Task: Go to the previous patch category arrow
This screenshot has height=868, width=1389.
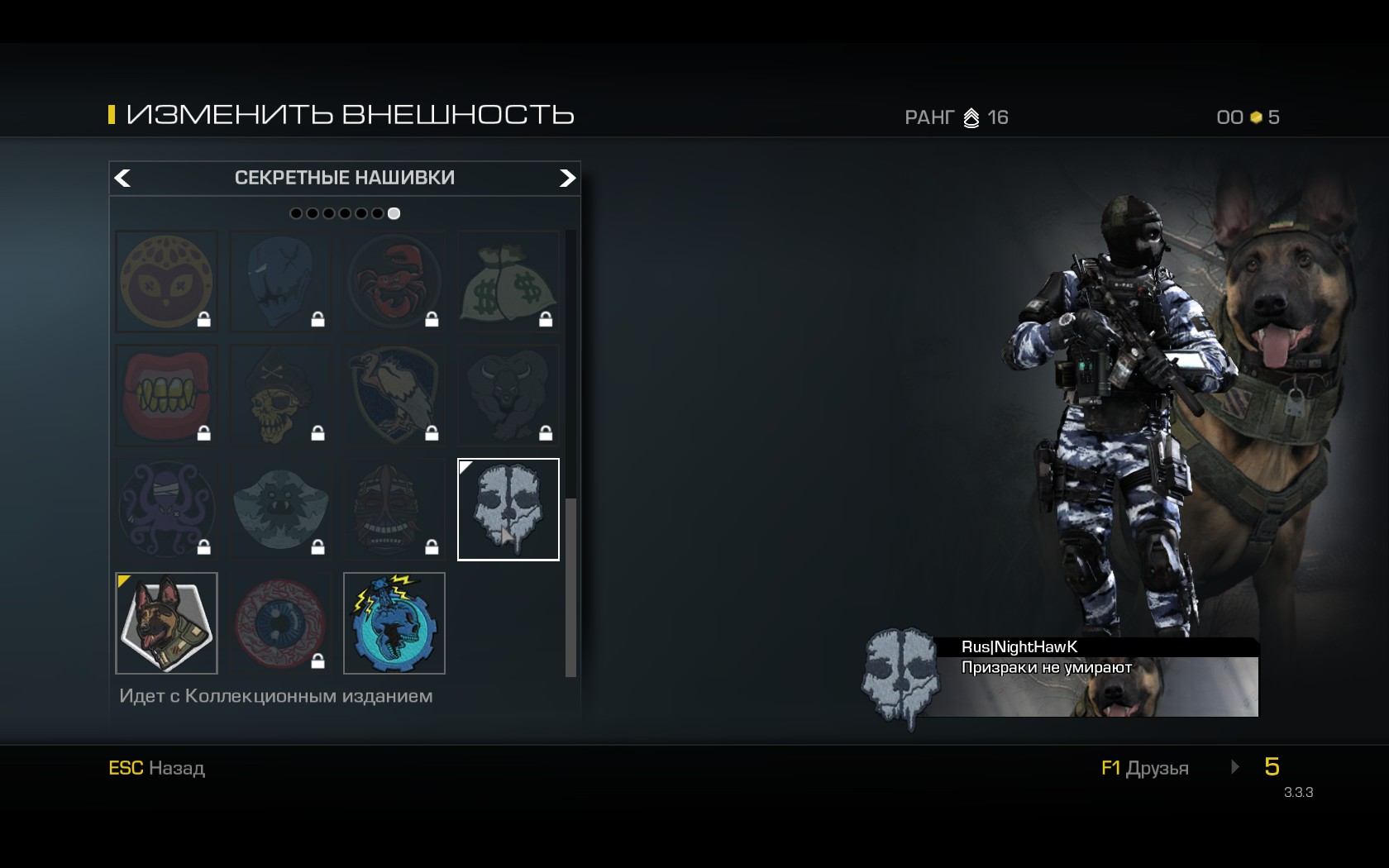Action: pos(122,178)
